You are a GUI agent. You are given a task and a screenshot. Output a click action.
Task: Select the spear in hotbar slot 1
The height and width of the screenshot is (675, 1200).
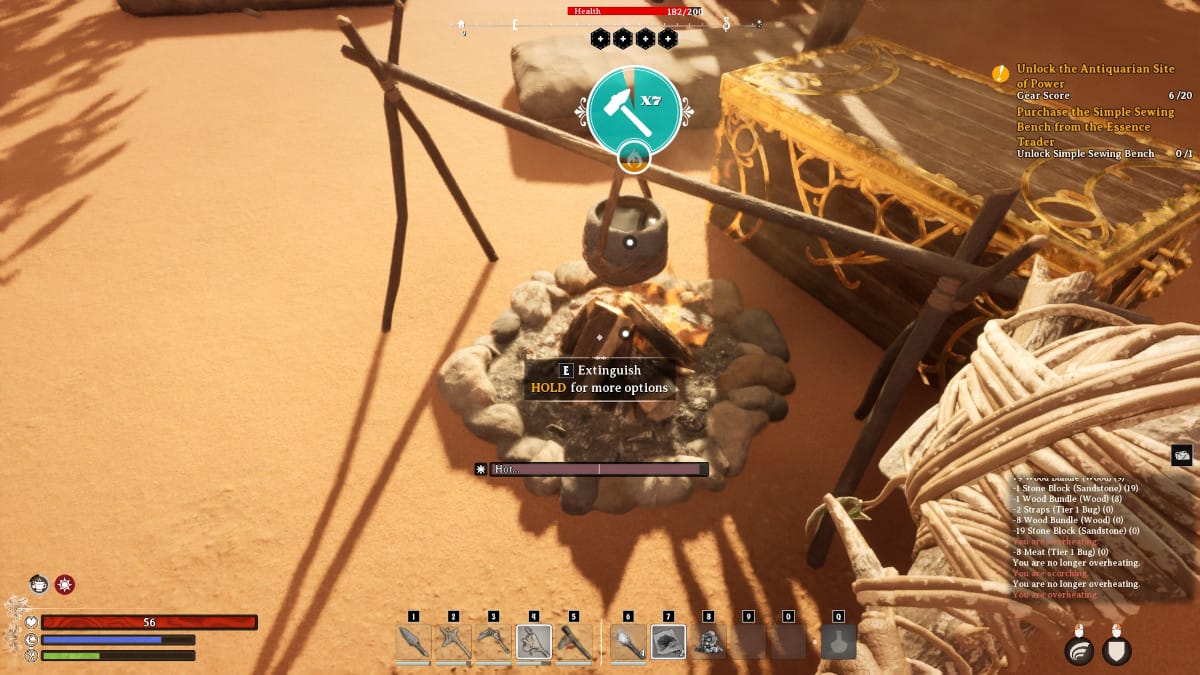point(413,641)
